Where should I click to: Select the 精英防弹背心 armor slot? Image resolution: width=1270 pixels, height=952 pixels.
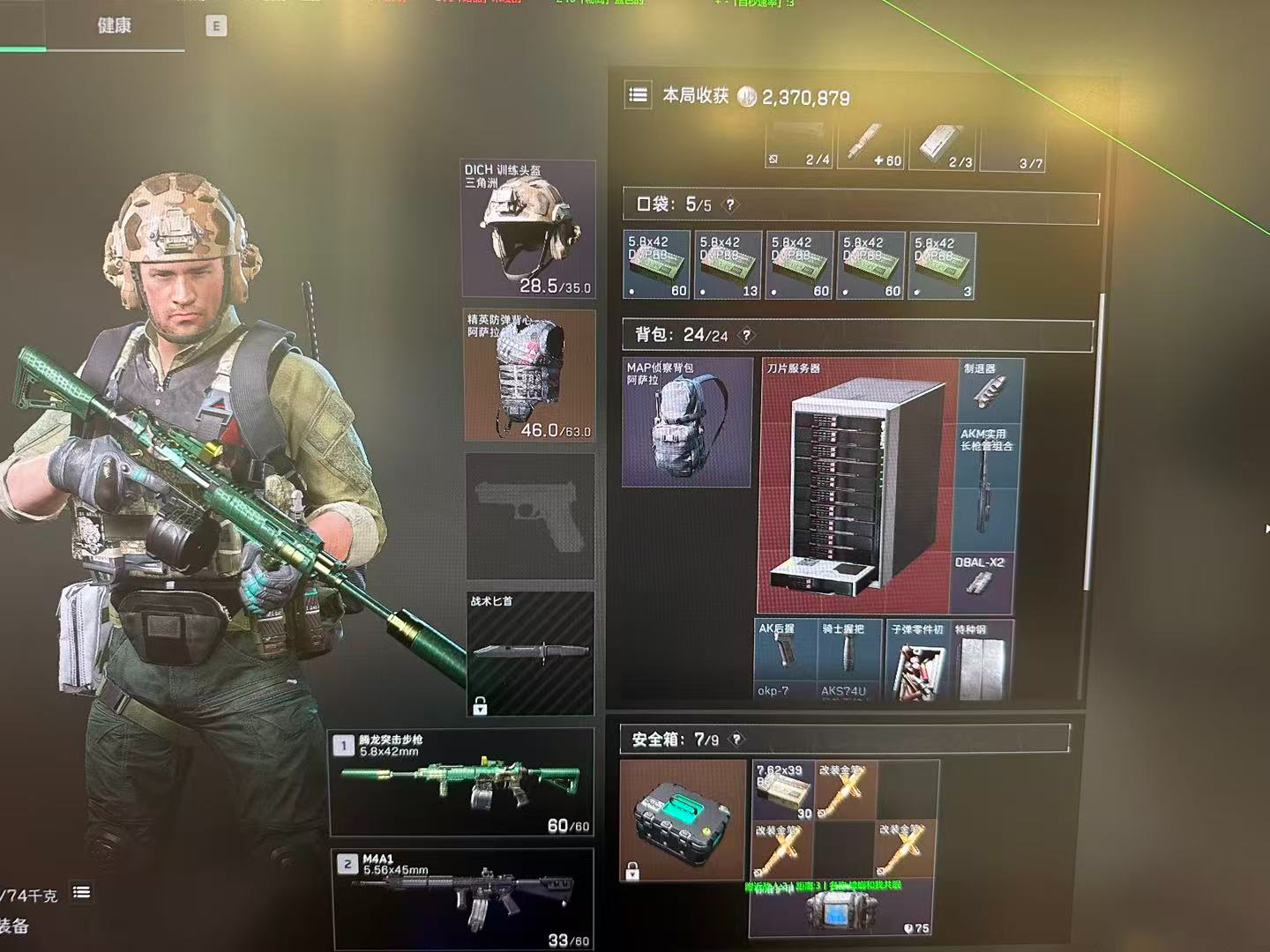coord(529,375)
